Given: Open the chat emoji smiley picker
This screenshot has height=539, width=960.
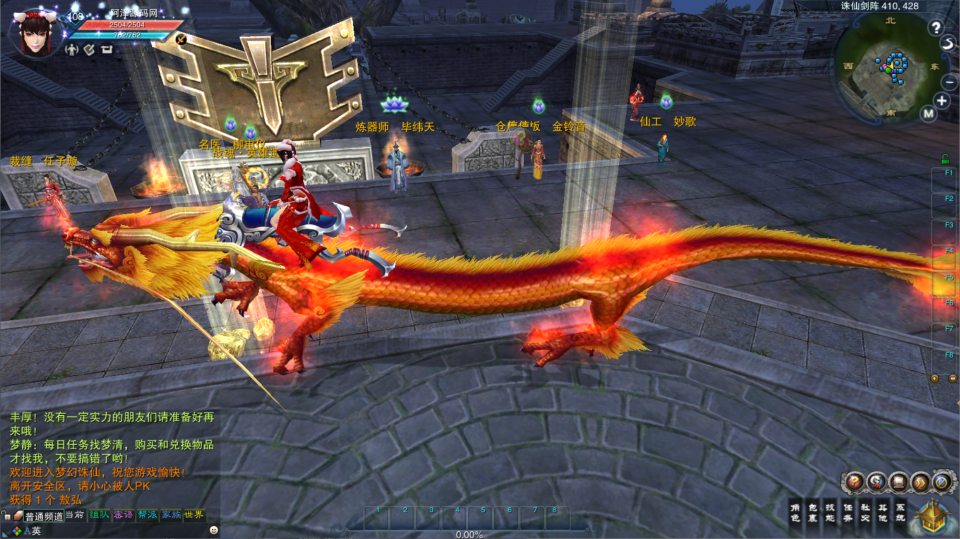Looking at the screenshot, I should click(213, 530).
